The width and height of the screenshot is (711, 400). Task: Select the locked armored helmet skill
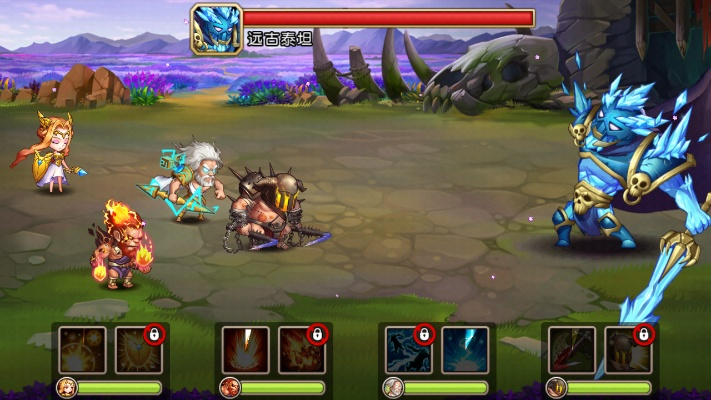629,350
